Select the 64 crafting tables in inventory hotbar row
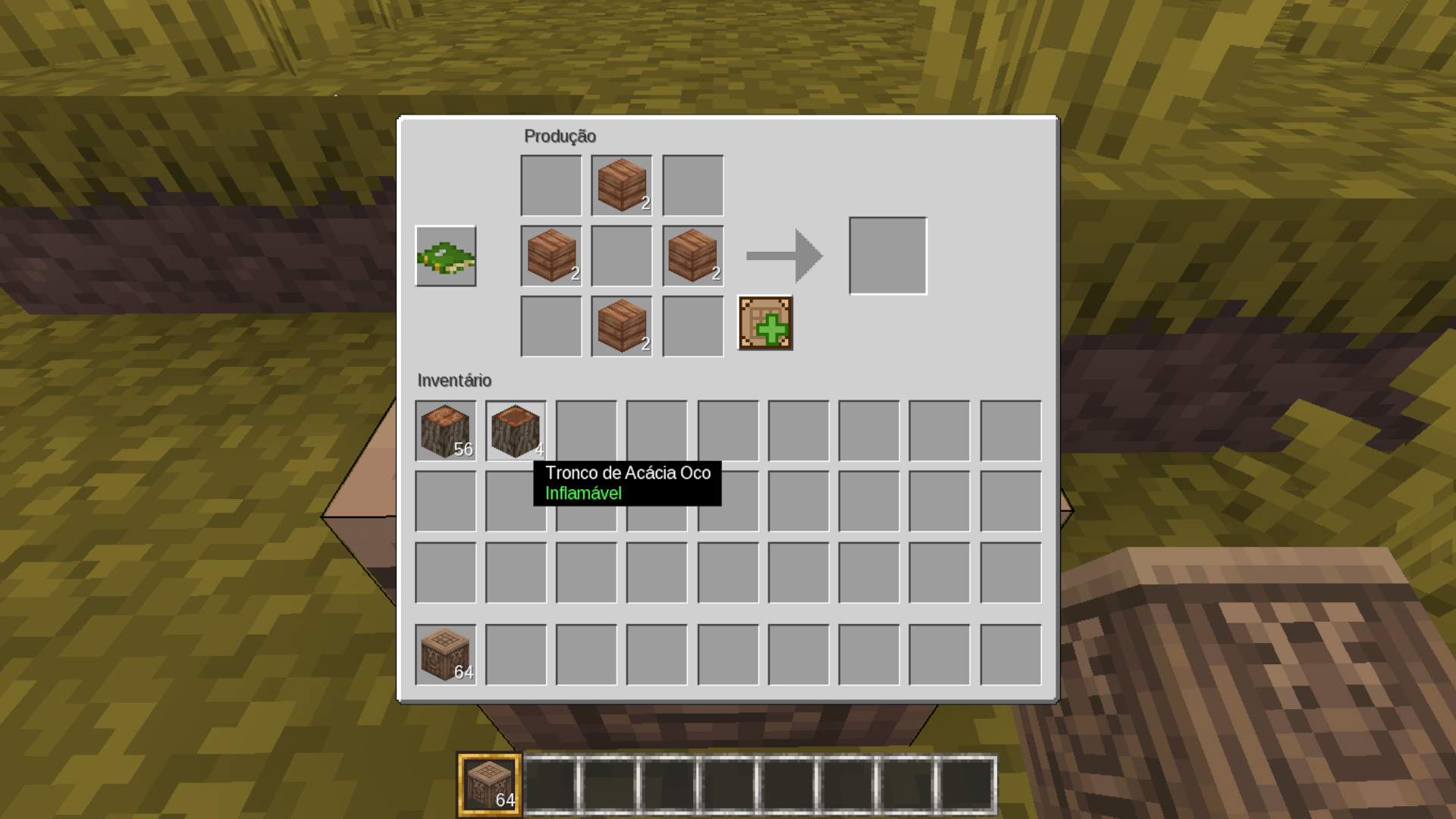 pos(446,654)
